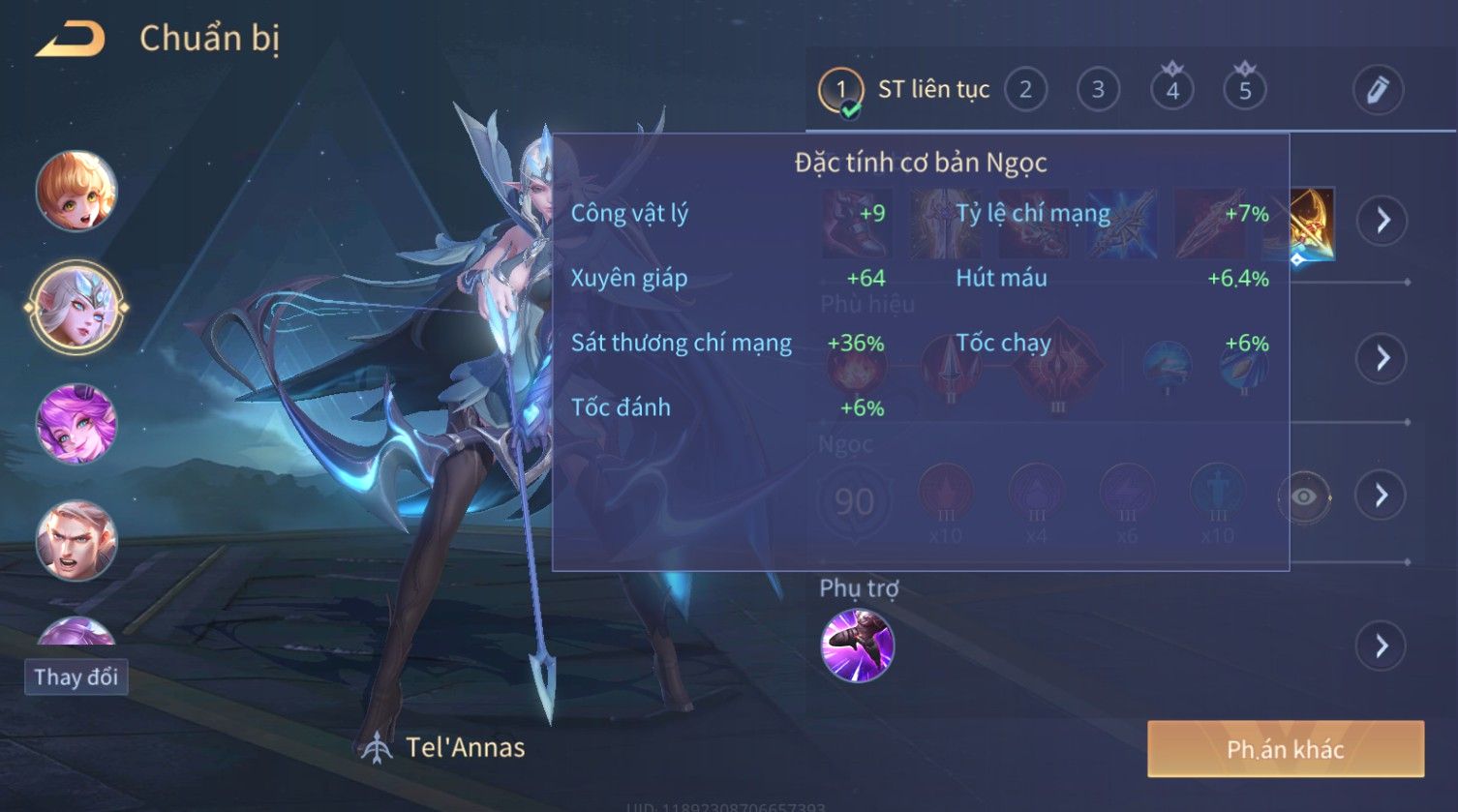Go back using the return arrow
The width and height of the screenshot is (1458, 812).
point(70,40)
